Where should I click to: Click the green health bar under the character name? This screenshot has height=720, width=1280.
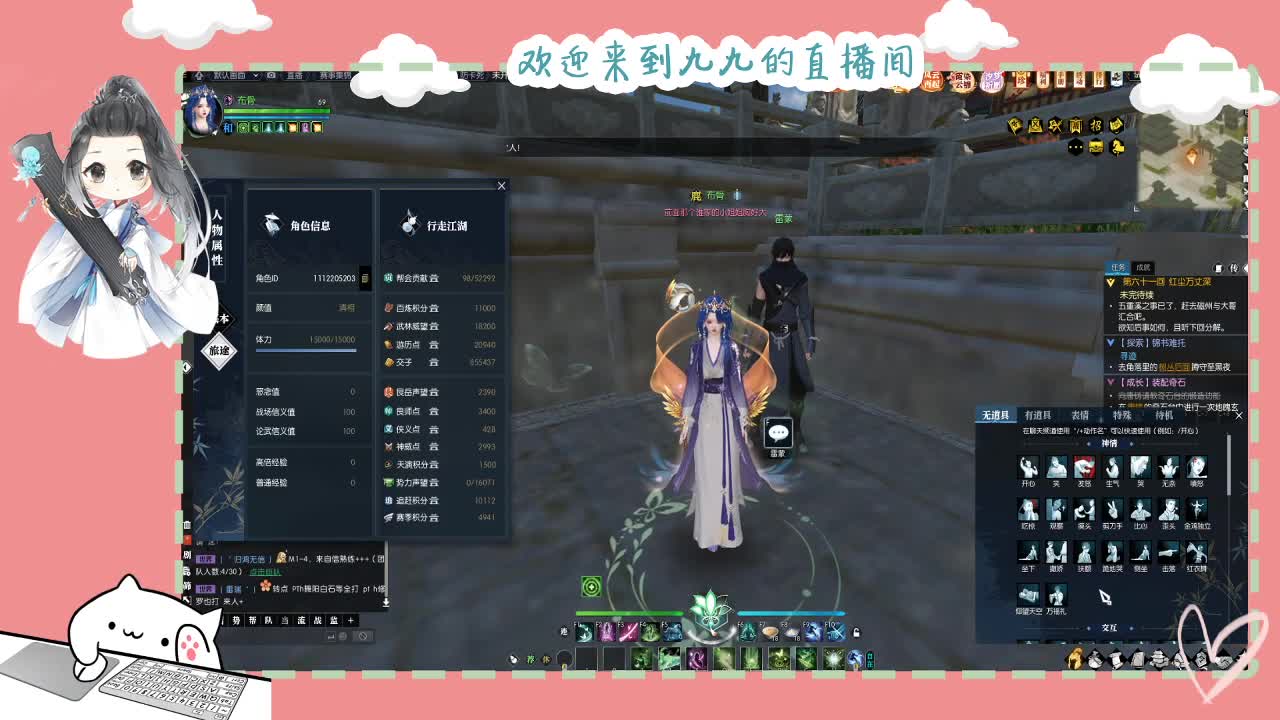[x=275, y=110]
